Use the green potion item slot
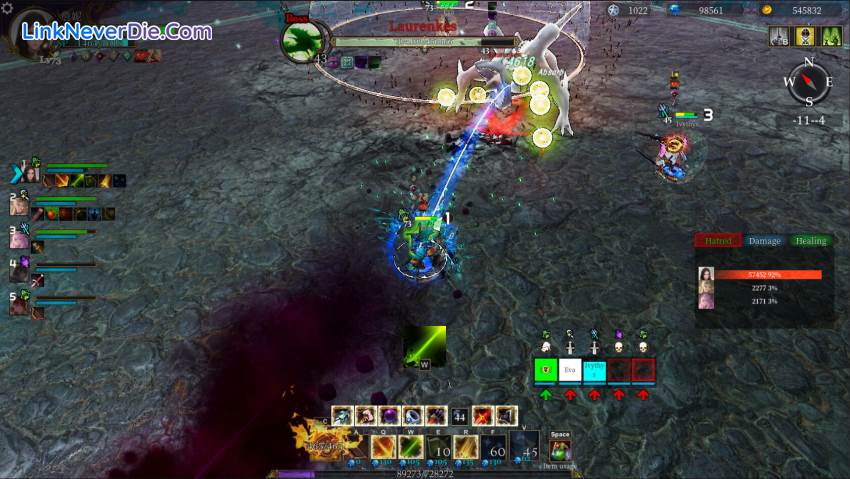 point(560,450)
